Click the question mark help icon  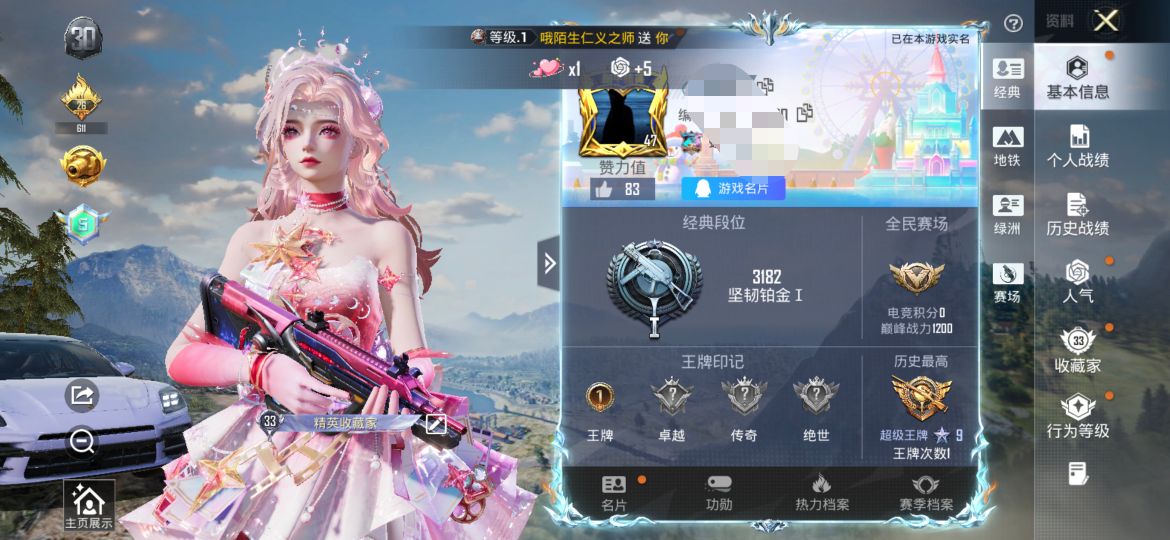(x=1013, y=23)
